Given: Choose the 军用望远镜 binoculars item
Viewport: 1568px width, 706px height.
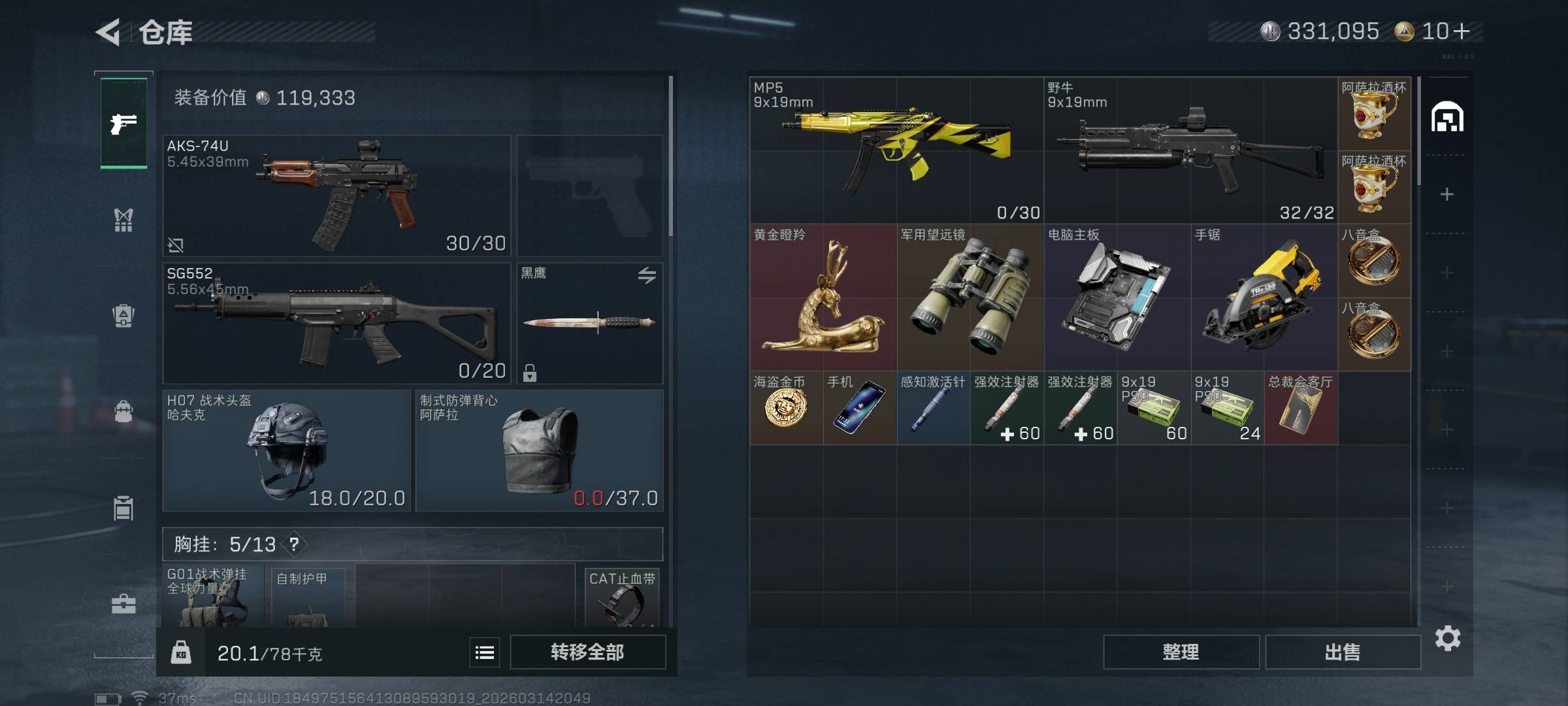Looking at the screenshot, I should tap(970, 297).
